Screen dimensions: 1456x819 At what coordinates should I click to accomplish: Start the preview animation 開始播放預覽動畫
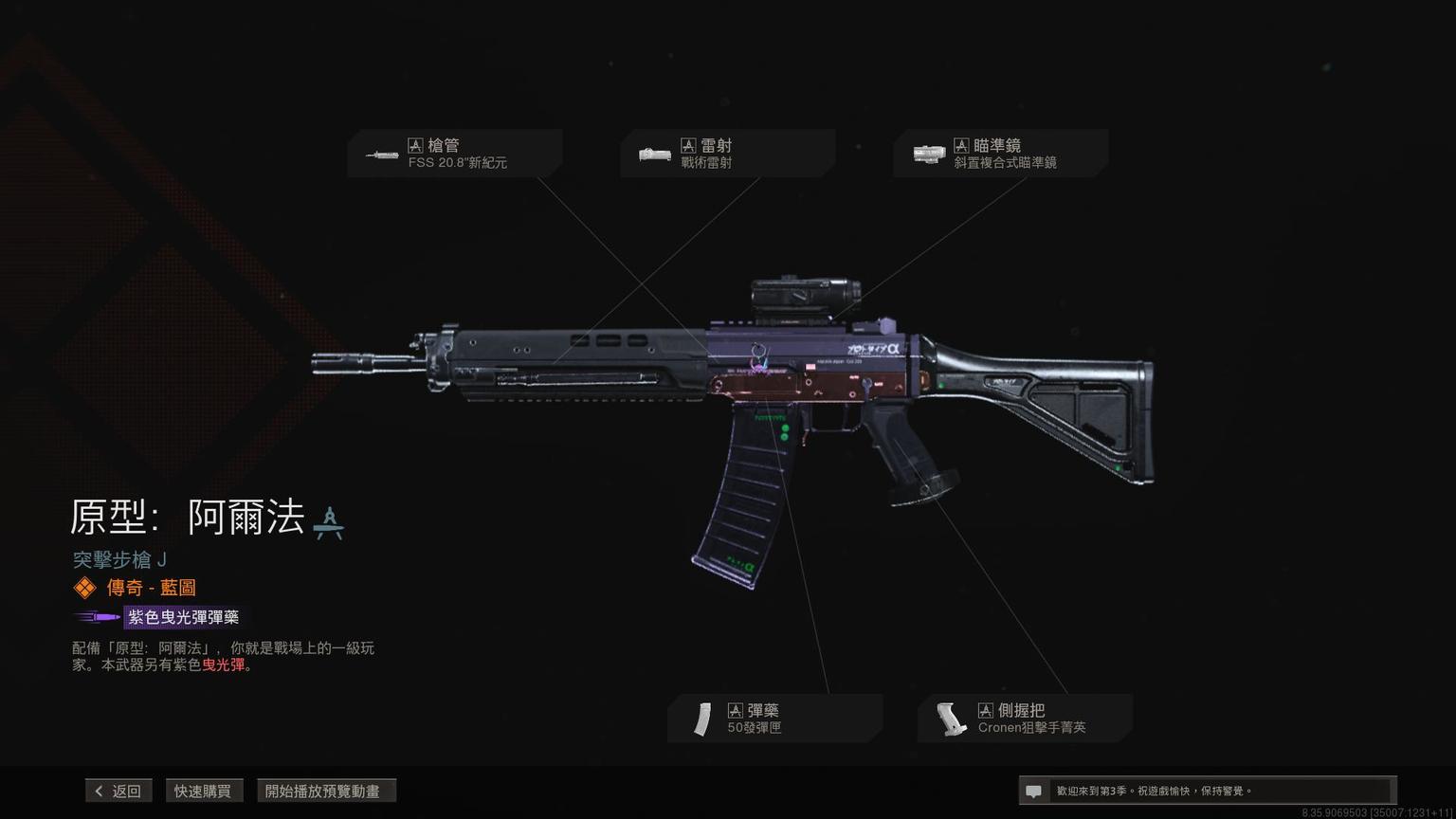pos(325,791)
